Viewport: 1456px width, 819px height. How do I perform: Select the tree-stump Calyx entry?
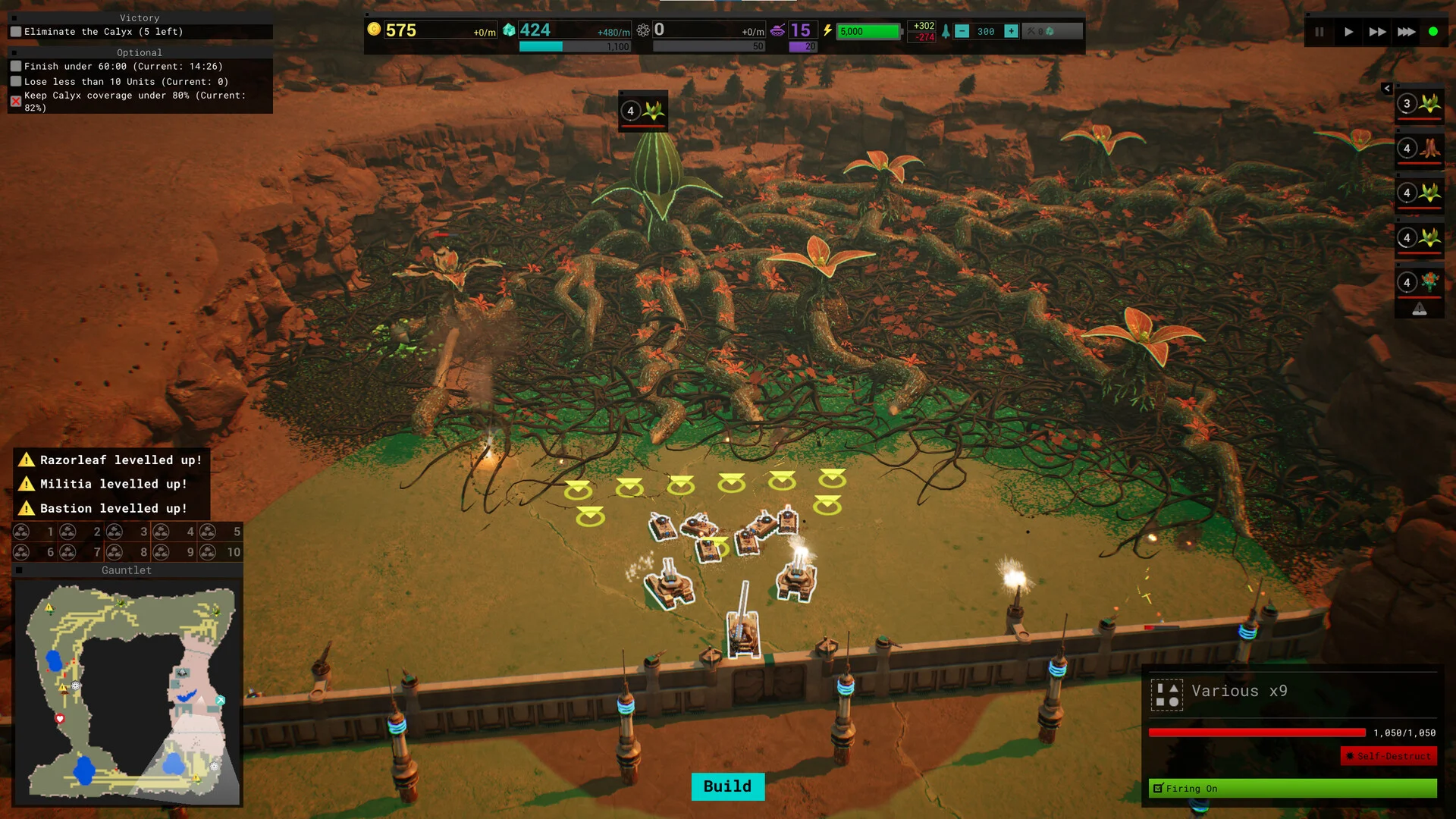click(x=1419, y=149)
